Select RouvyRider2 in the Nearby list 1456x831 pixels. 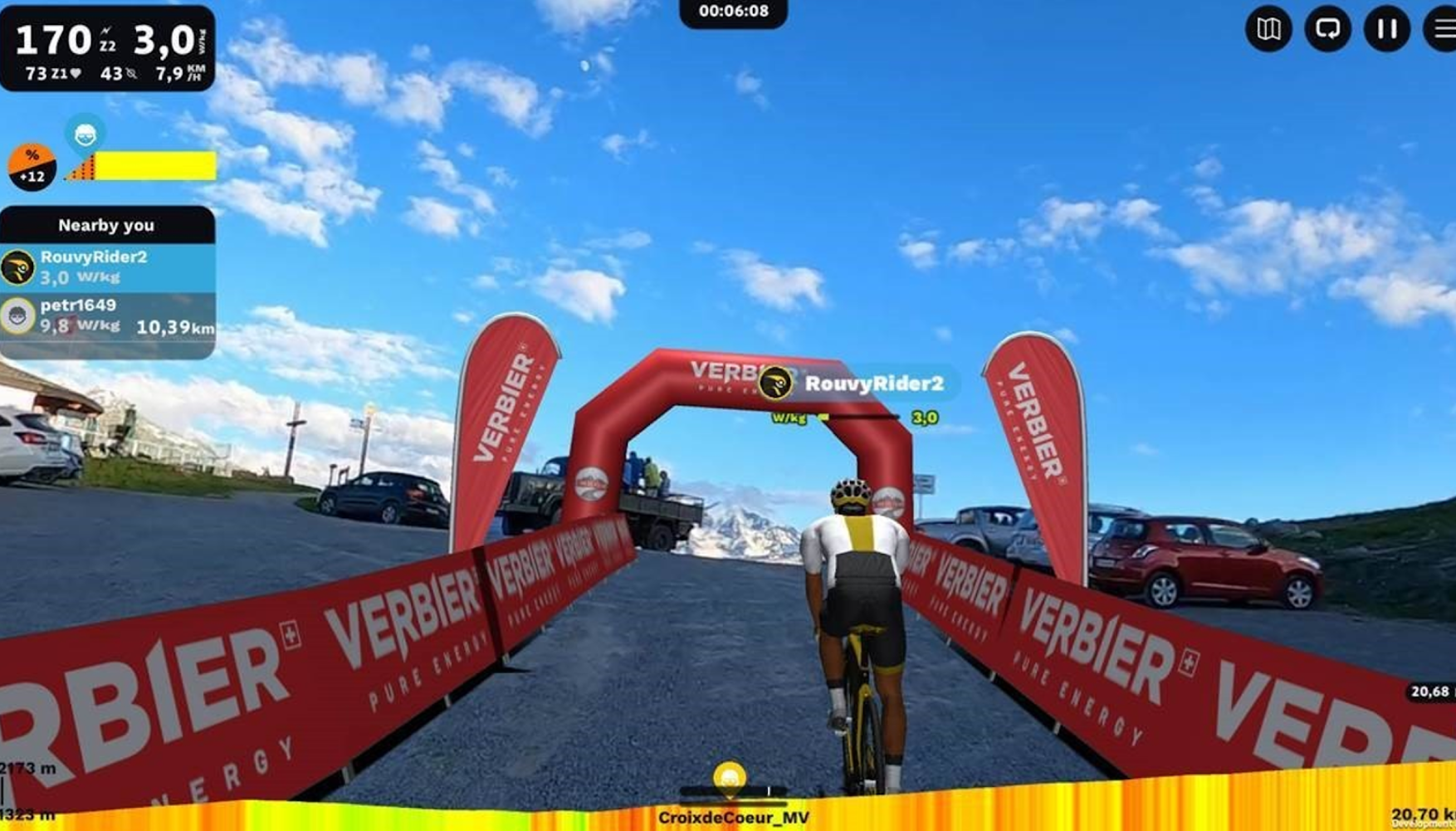[x=107, y=267]
